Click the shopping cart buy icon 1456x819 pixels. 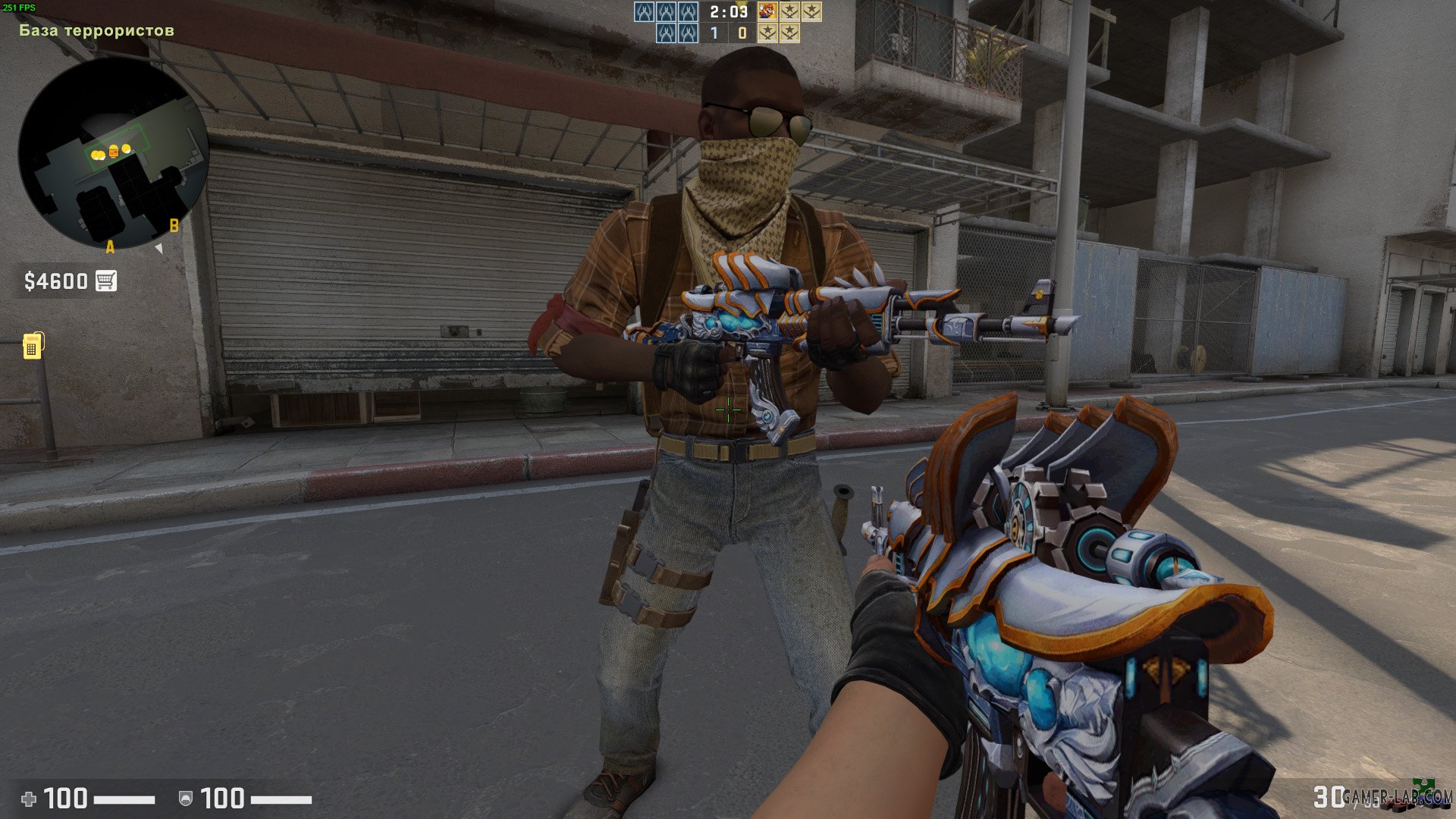tap(107, 280)
